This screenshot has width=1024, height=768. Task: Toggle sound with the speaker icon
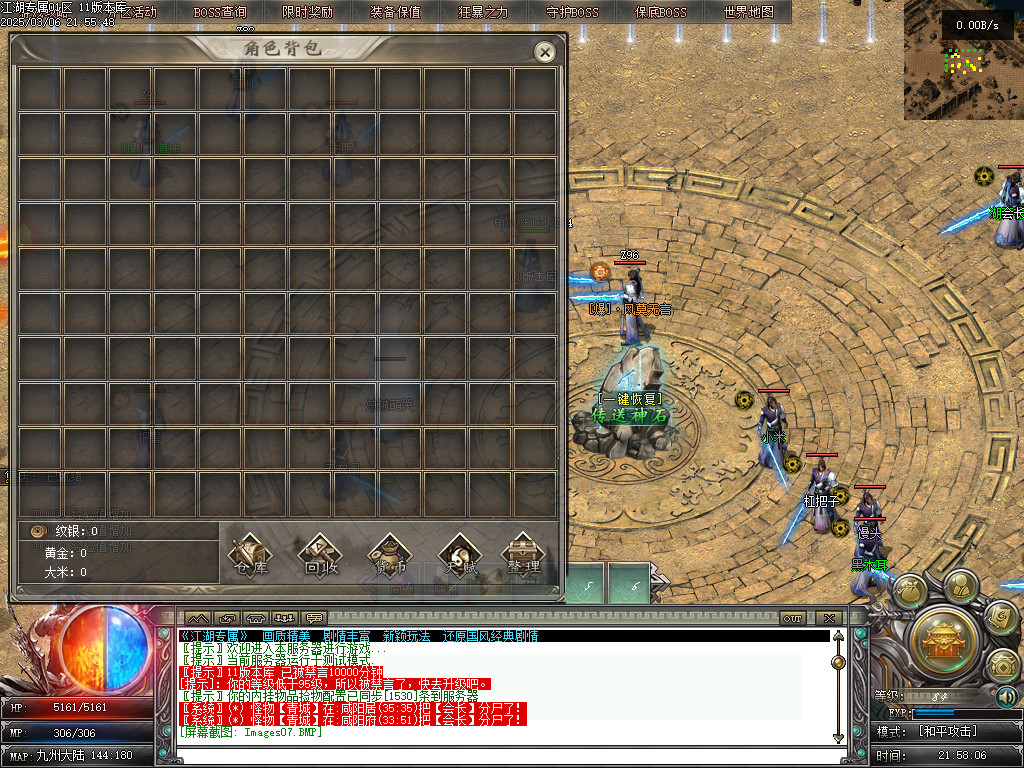pyautogui.click(x=1007, y=696)
